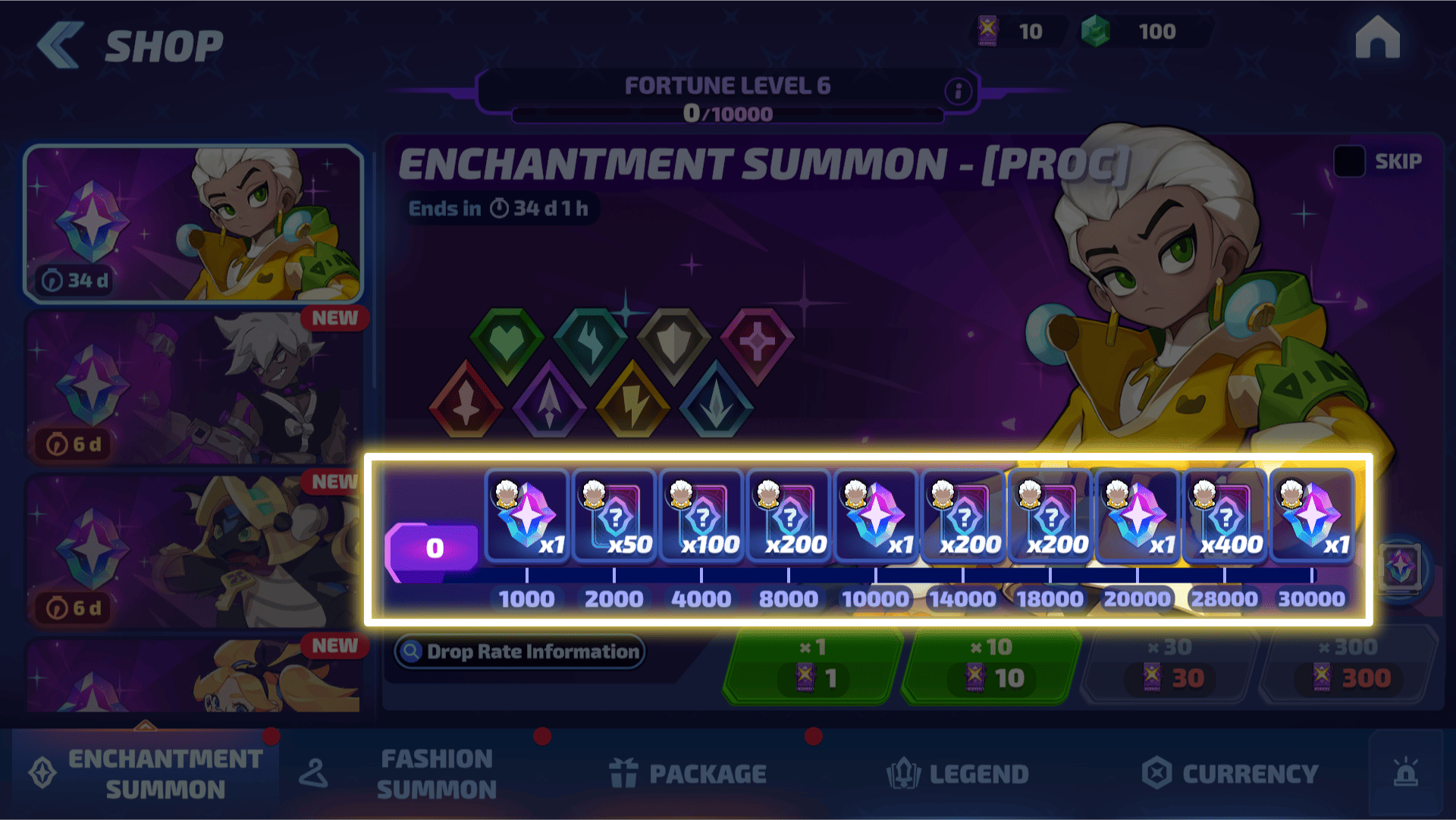Open the Currency tab
The width and height of the screenshot is (1456, 820).
click(1230, 774)
